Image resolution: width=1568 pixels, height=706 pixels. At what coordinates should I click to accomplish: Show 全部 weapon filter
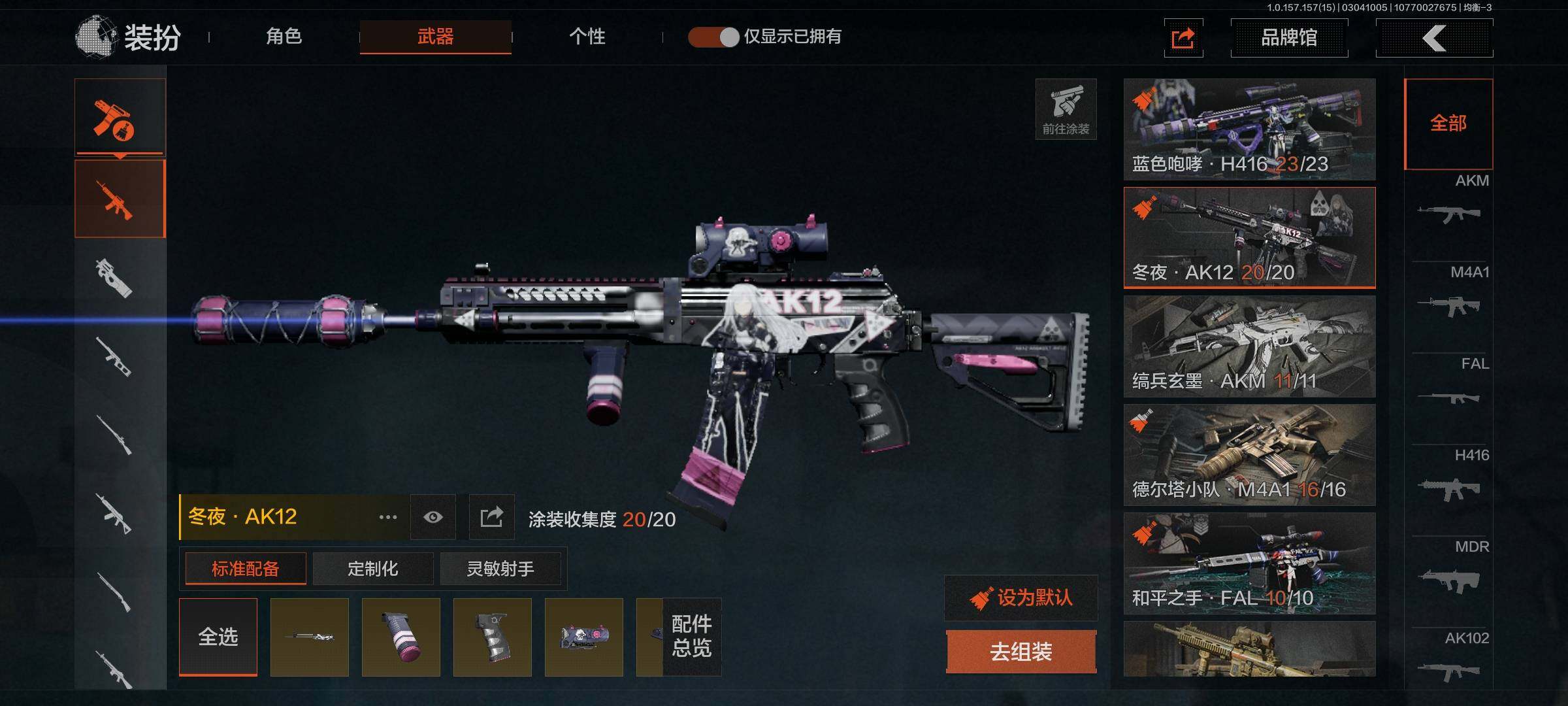coord(1448,124)
